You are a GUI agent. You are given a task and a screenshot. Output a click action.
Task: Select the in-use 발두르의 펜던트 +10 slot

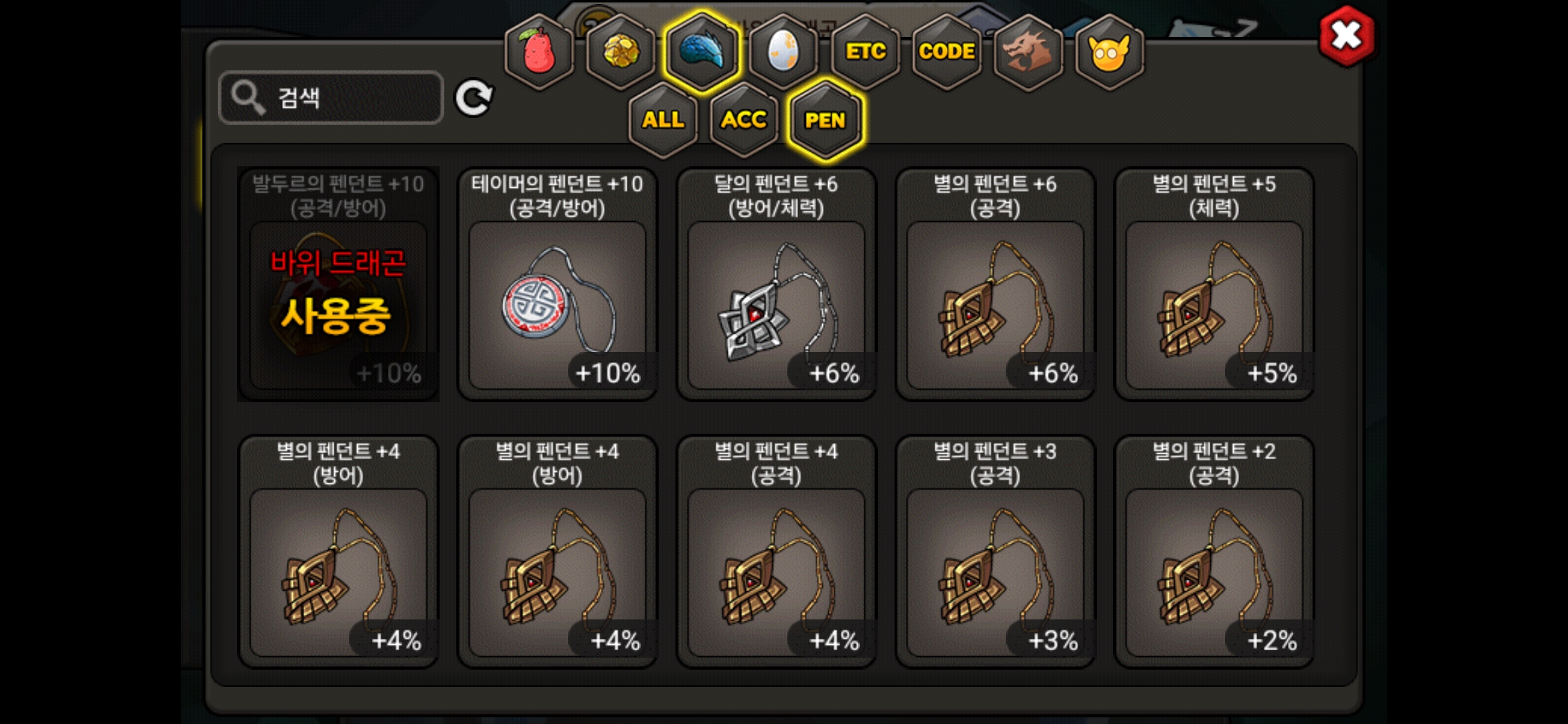[x=338, y=285]
